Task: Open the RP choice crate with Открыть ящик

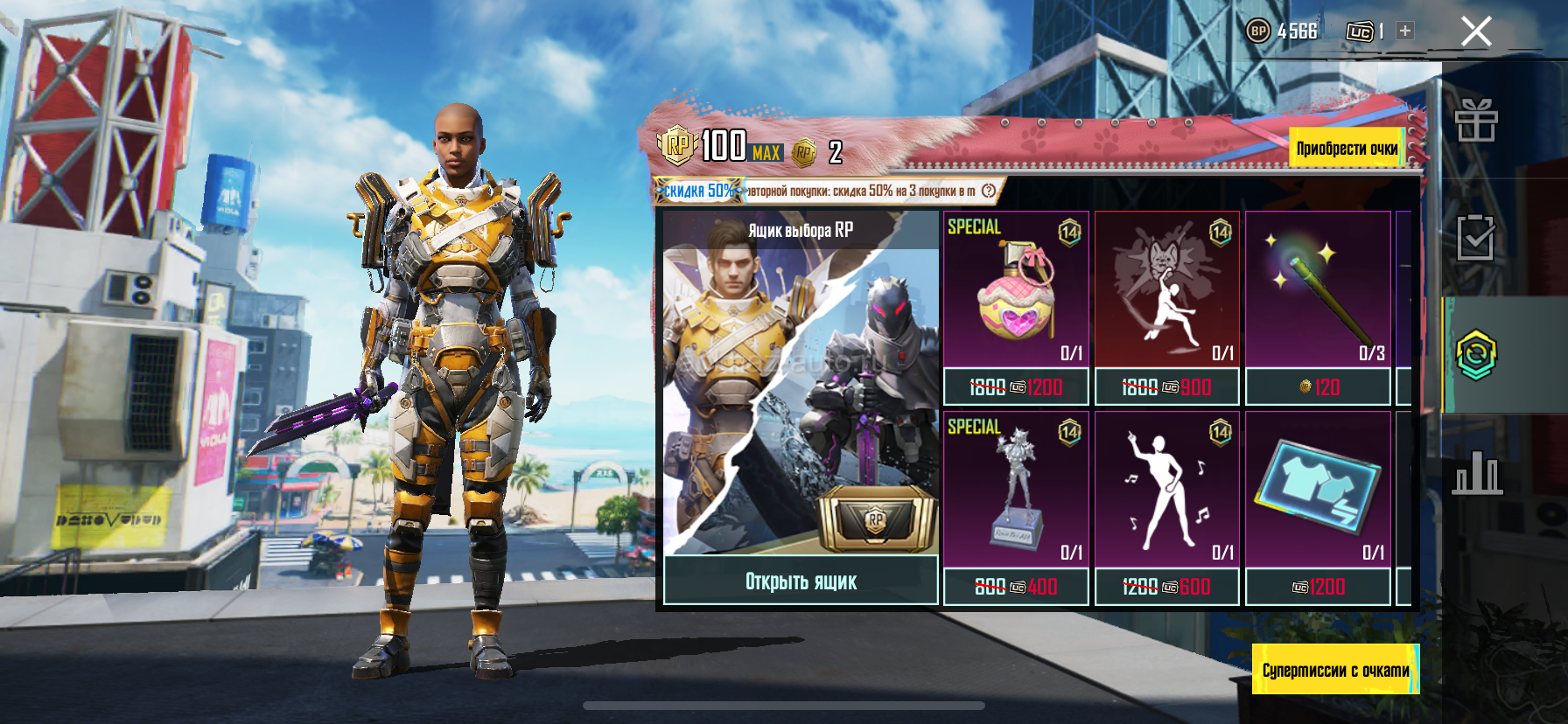Action: (801, 581)
